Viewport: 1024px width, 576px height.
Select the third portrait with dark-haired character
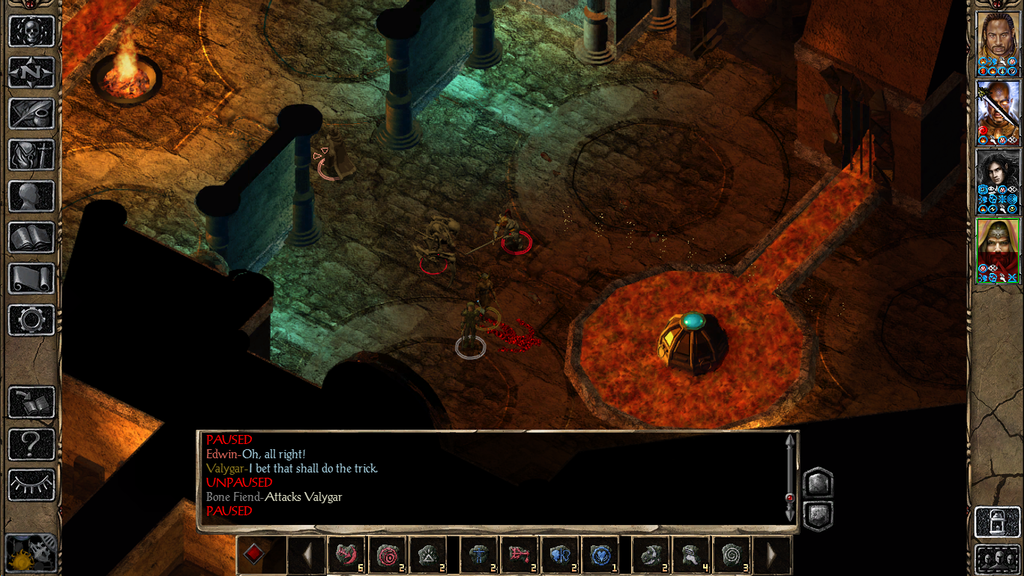[x=997, y=179]
